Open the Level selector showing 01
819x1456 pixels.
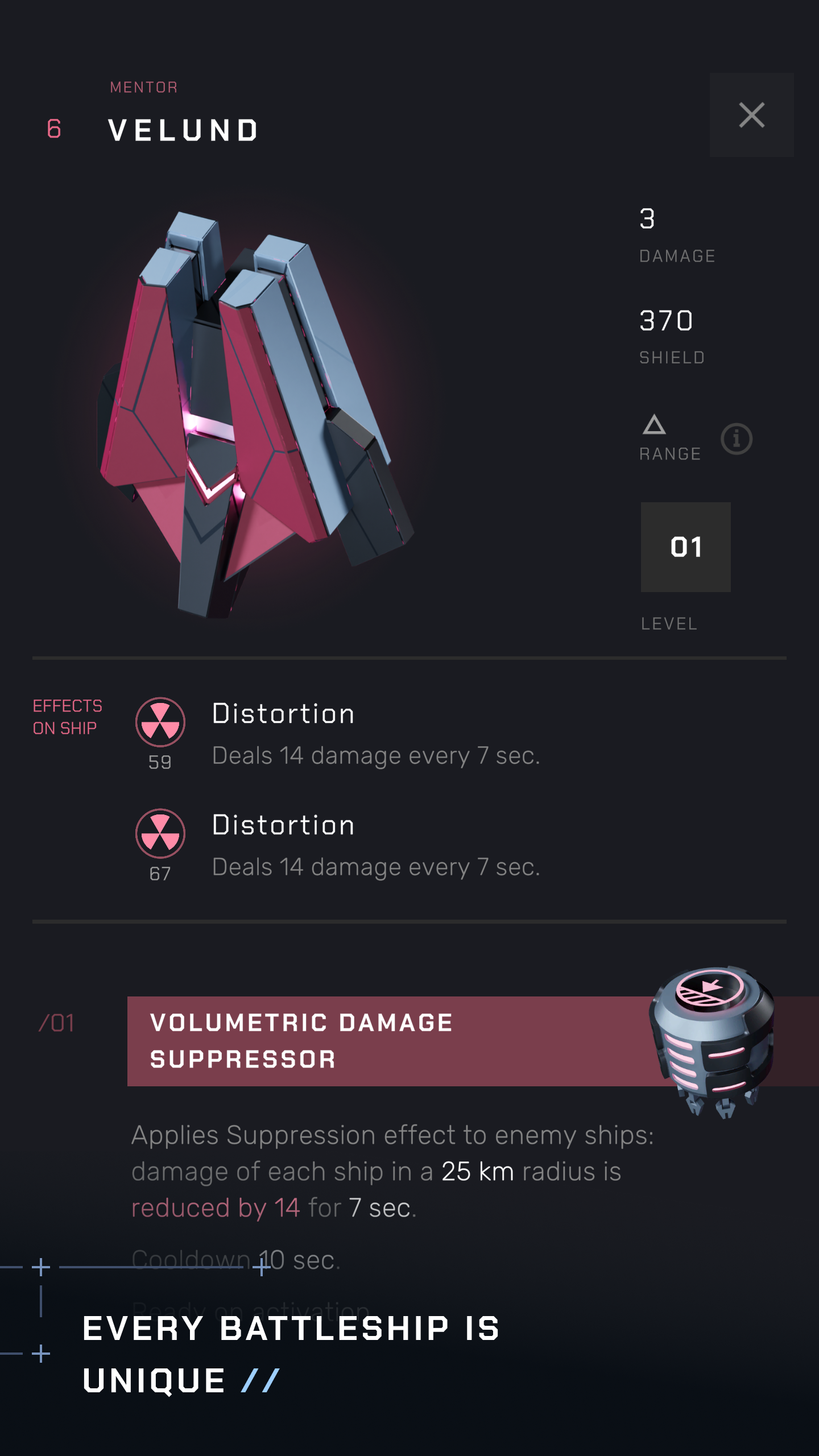coord(685,547)
